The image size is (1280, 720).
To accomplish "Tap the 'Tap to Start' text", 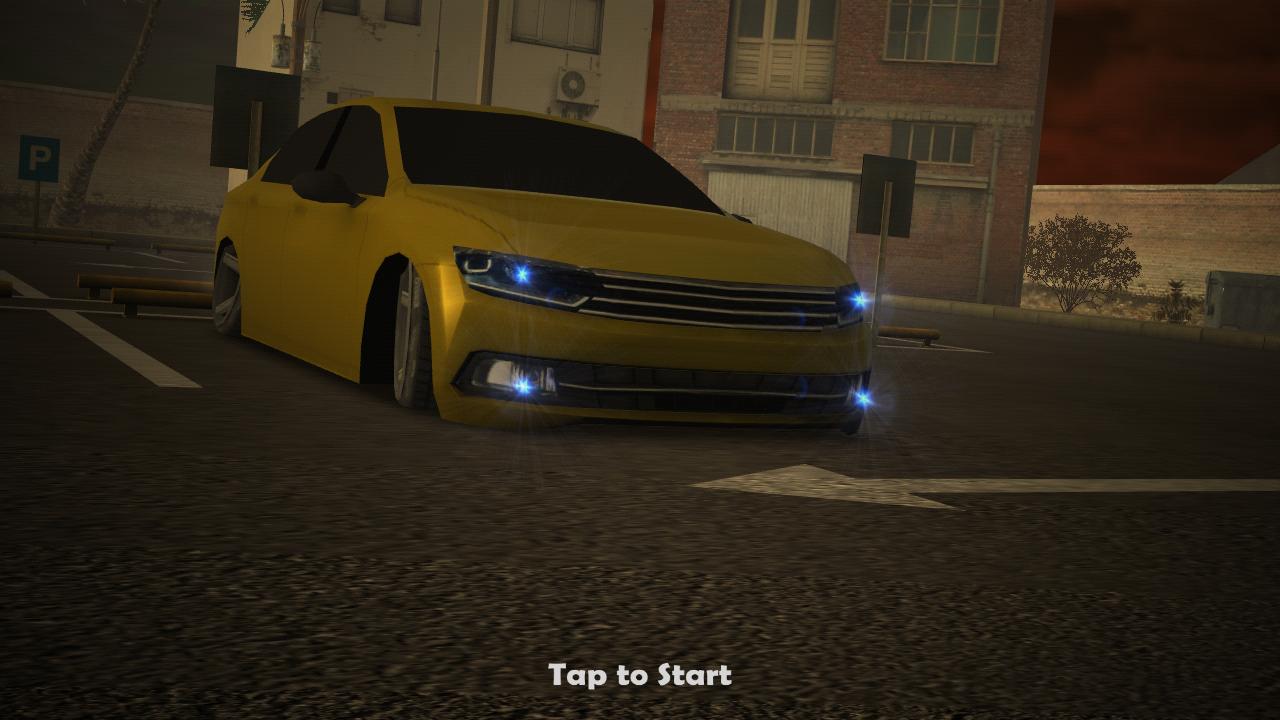I will [x=640, y=675].
